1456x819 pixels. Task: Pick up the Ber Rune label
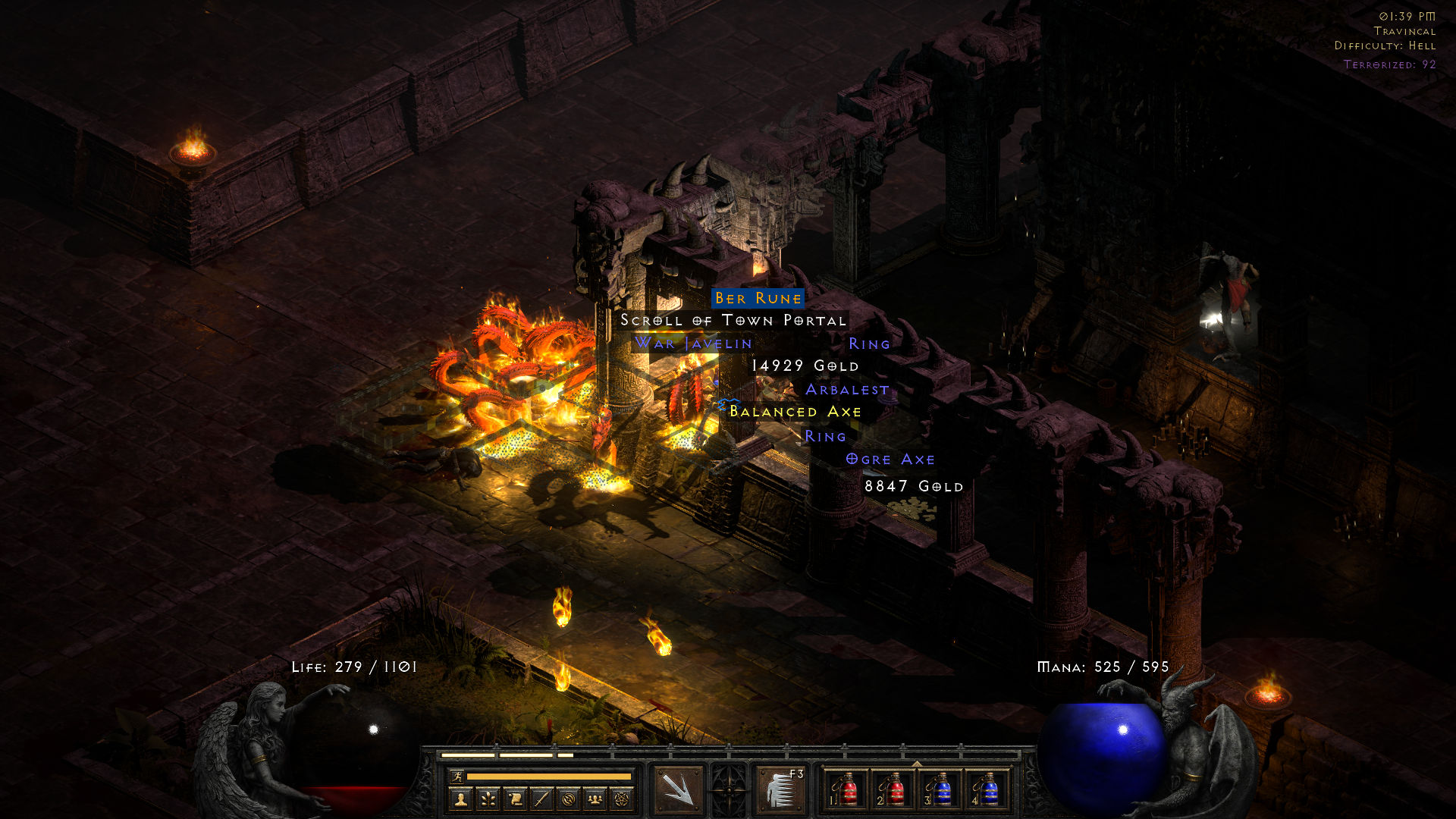pyautogui.click(x=758, y=299)
